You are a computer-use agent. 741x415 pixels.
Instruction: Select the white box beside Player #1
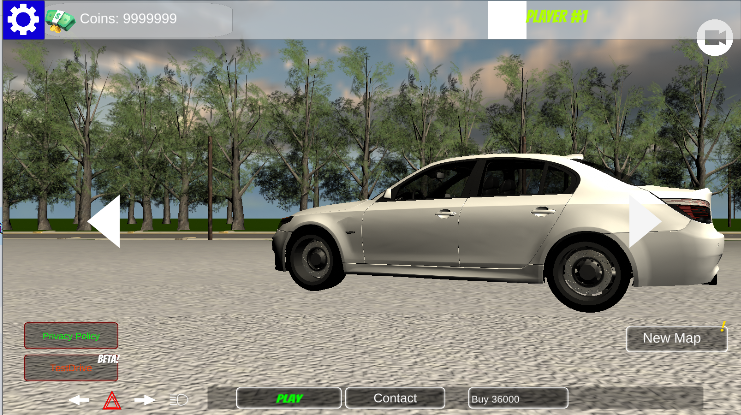coord(507,19)
